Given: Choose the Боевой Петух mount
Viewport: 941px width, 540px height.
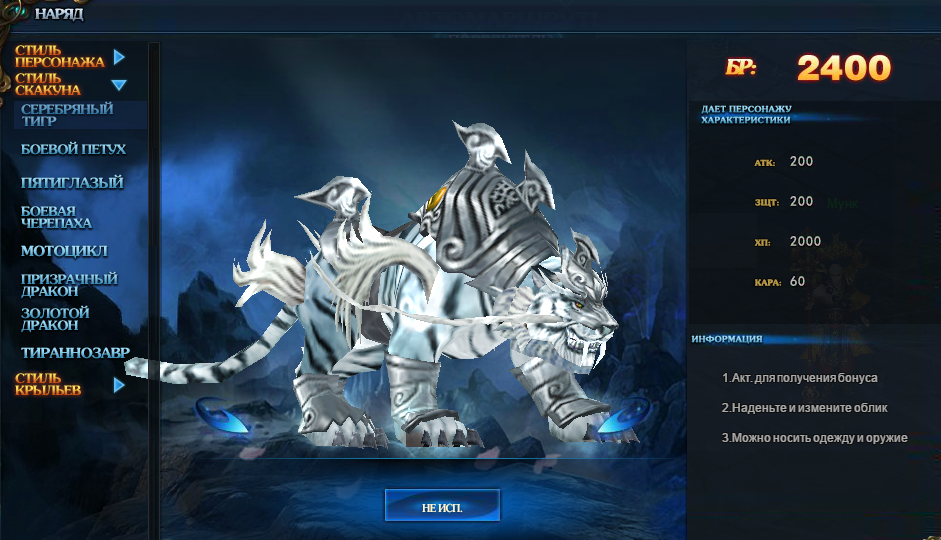Looking at the screenshot, I should [x=73, y=150].
